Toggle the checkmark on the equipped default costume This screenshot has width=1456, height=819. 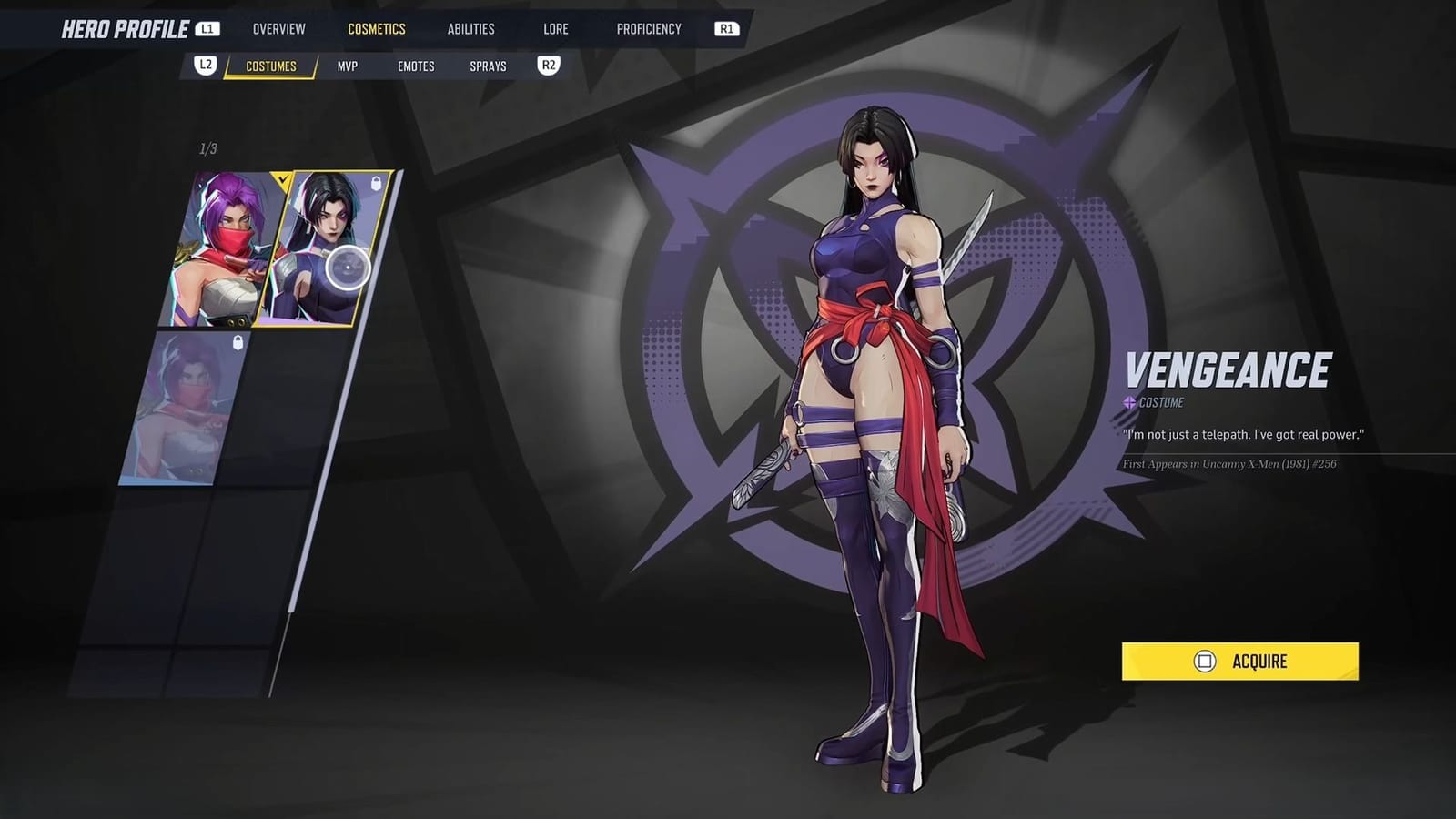click(282, 178)
